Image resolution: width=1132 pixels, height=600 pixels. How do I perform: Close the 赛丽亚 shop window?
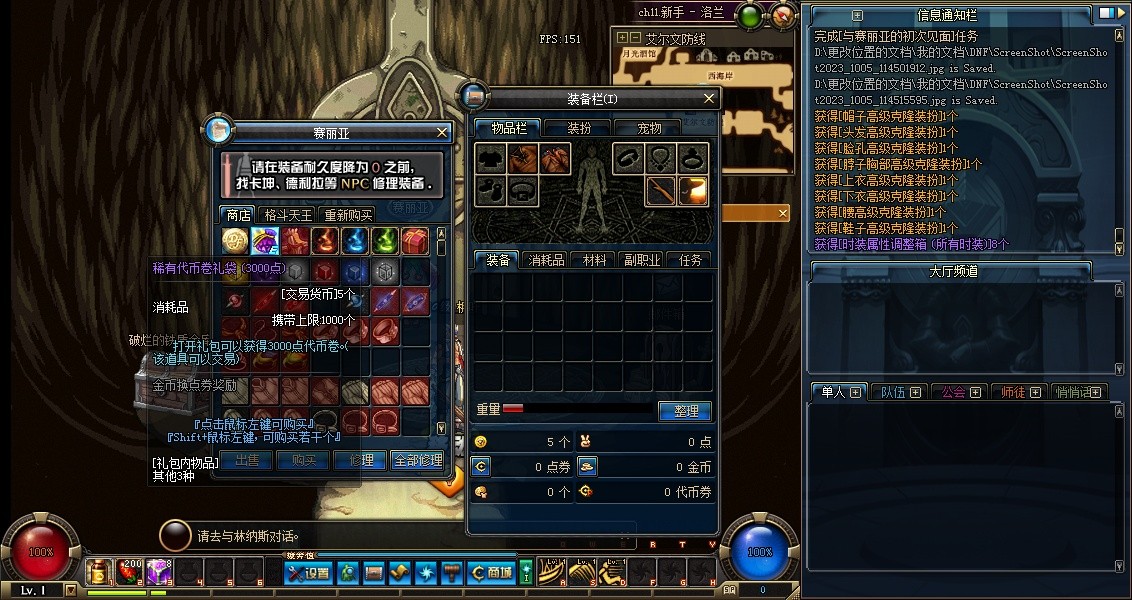443,132
